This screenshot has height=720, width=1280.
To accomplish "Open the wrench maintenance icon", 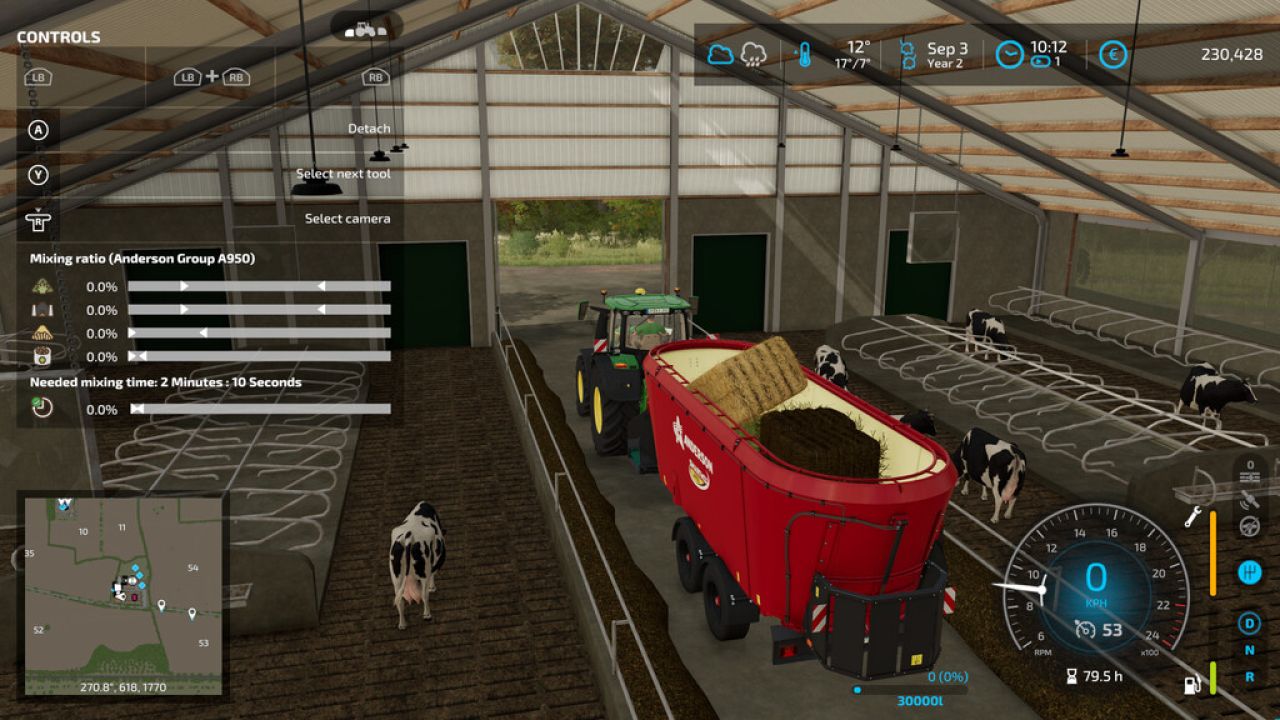I will [1193, 516].
